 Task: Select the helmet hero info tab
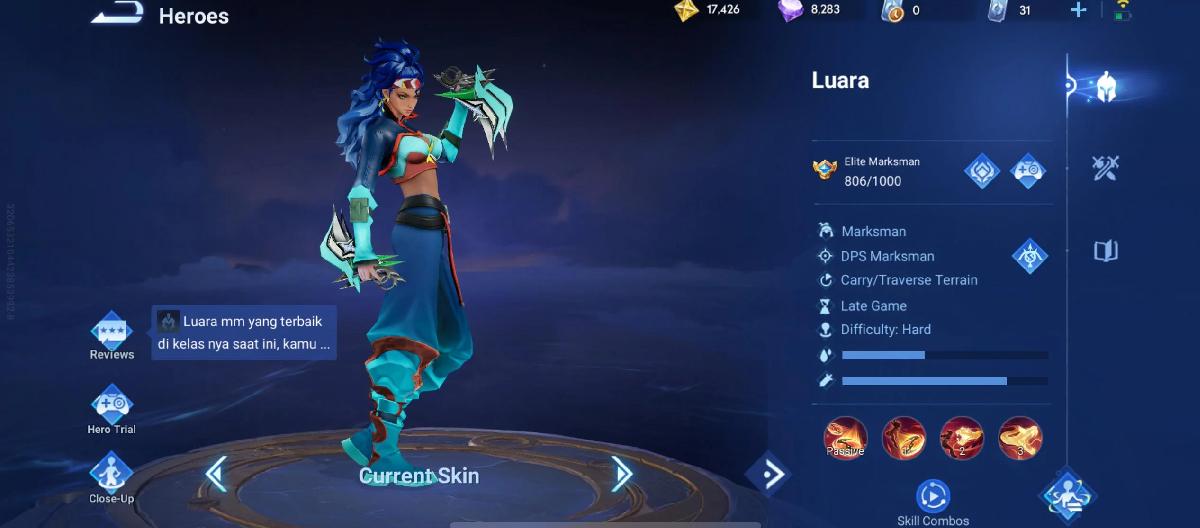pos(1105,87)
